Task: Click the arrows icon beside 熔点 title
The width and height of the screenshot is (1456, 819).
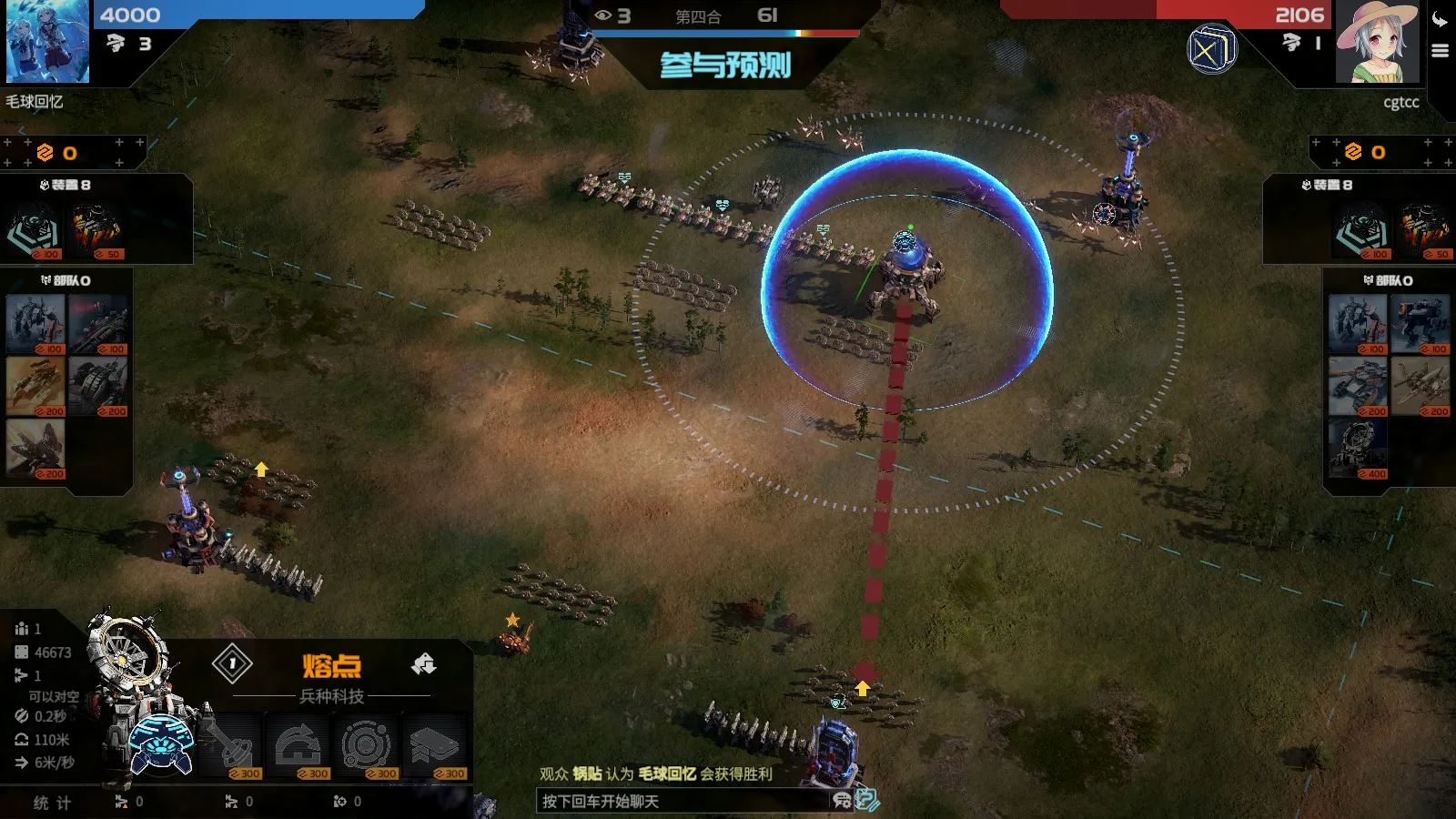Action: (423, 665)
